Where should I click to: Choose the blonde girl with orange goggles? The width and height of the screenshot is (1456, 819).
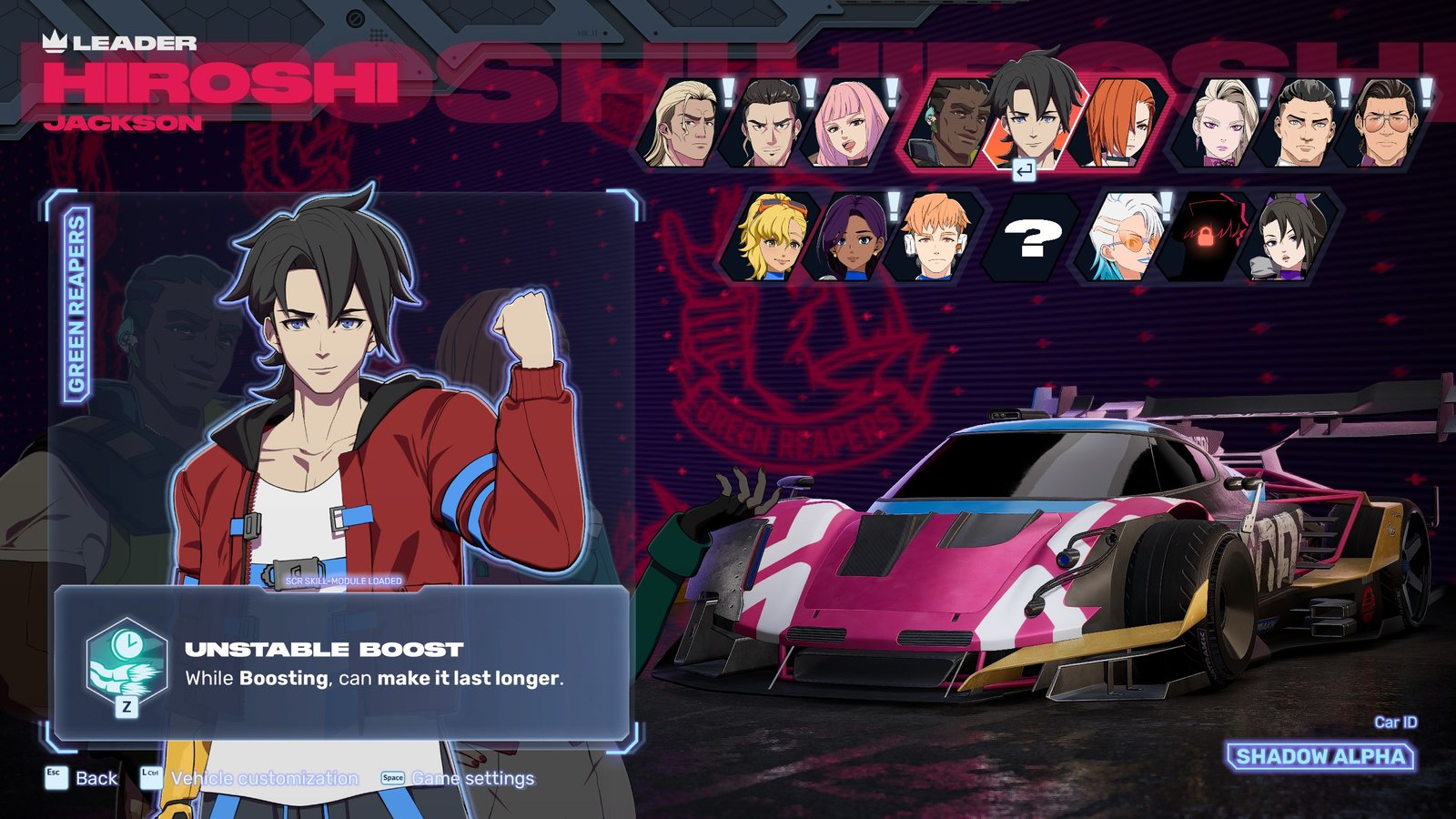click(768, 237)
